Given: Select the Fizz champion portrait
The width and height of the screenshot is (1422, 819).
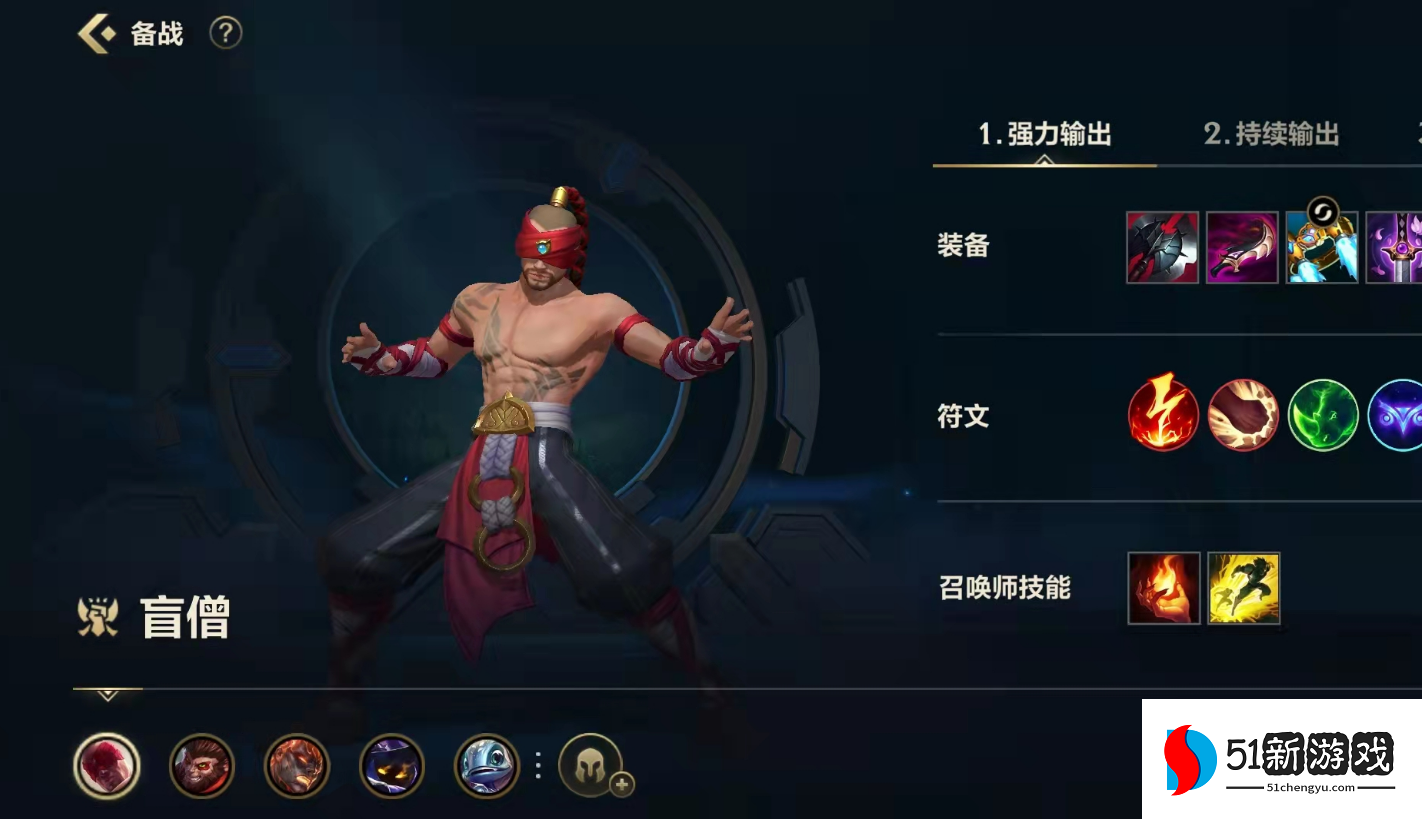Looking at the screenshot, I should pyautogui.click(x=487, y=766).
